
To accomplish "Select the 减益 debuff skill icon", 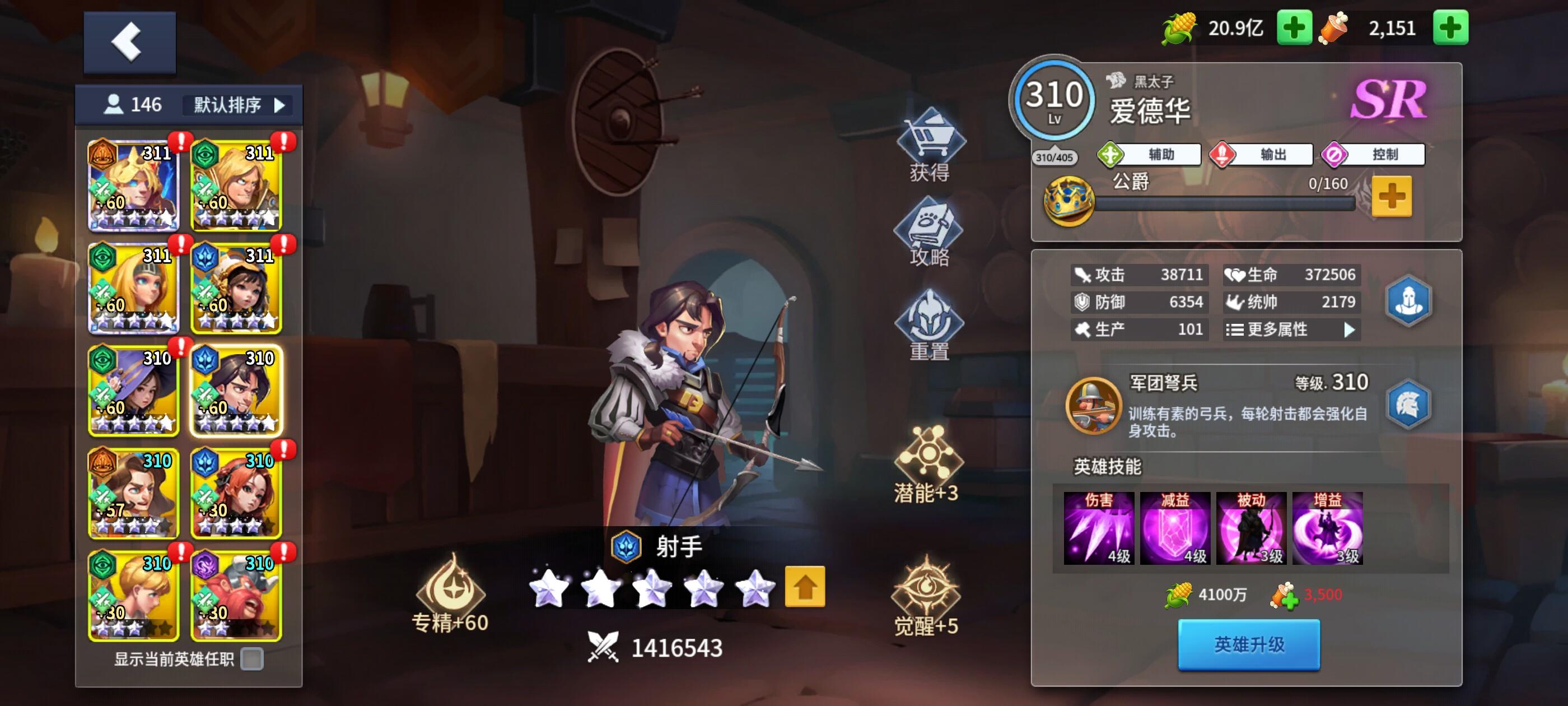I will pos(1175,530).
